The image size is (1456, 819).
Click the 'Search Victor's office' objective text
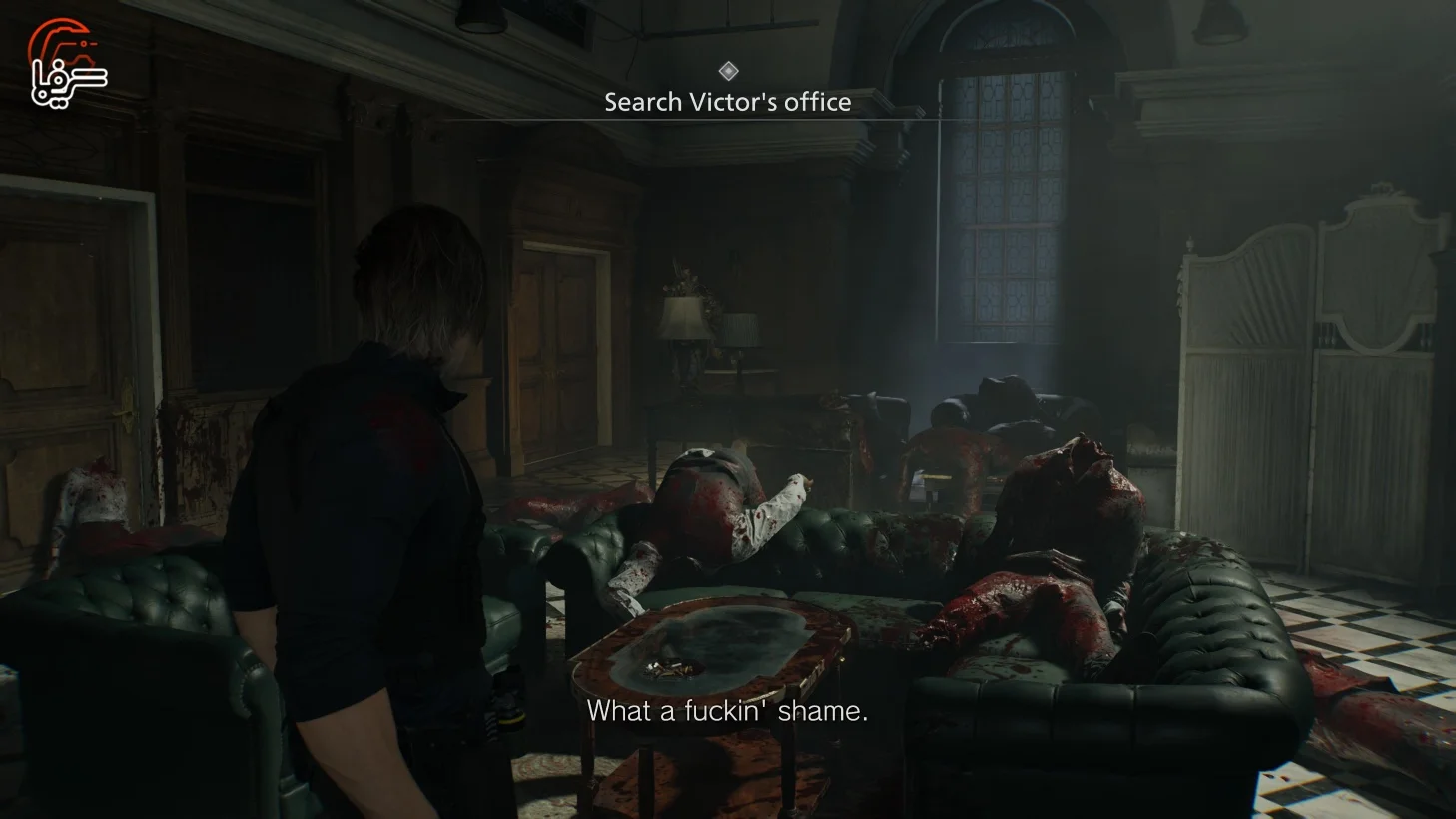727,101
